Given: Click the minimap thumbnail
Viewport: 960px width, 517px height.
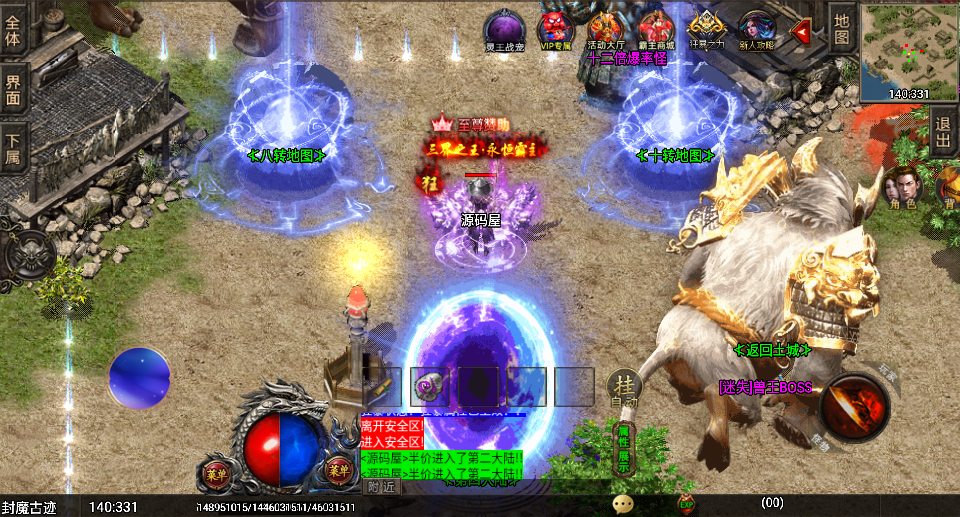Looking at the screenshot, I should [x=908, y=48].
